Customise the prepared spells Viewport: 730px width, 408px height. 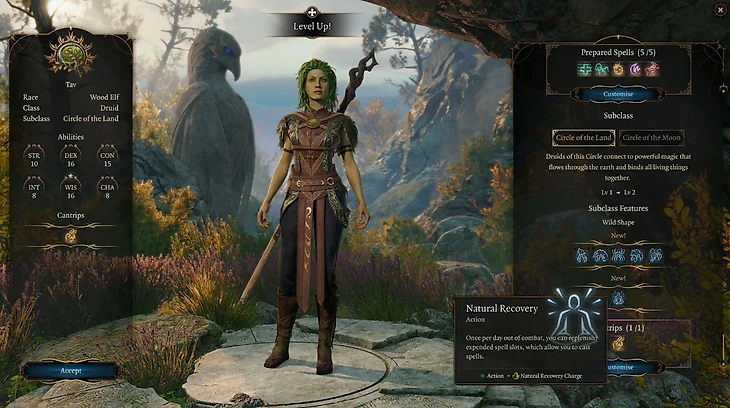point(616,94)
